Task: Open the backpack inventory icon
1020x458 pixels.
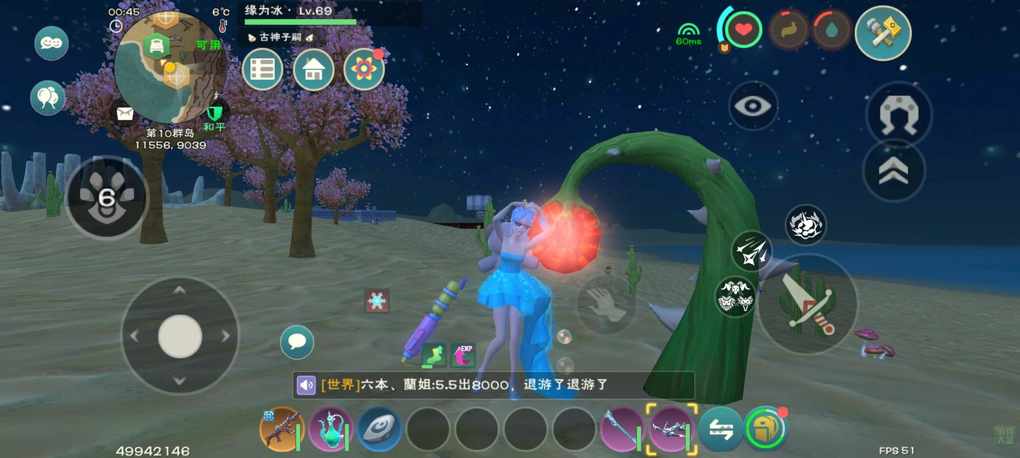Action: click(x=765, y=429)
